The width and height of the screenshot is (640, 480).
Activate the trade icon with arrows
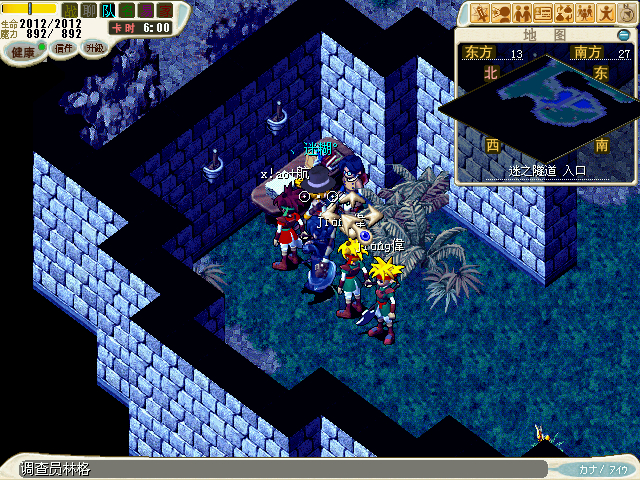[564, 13]
